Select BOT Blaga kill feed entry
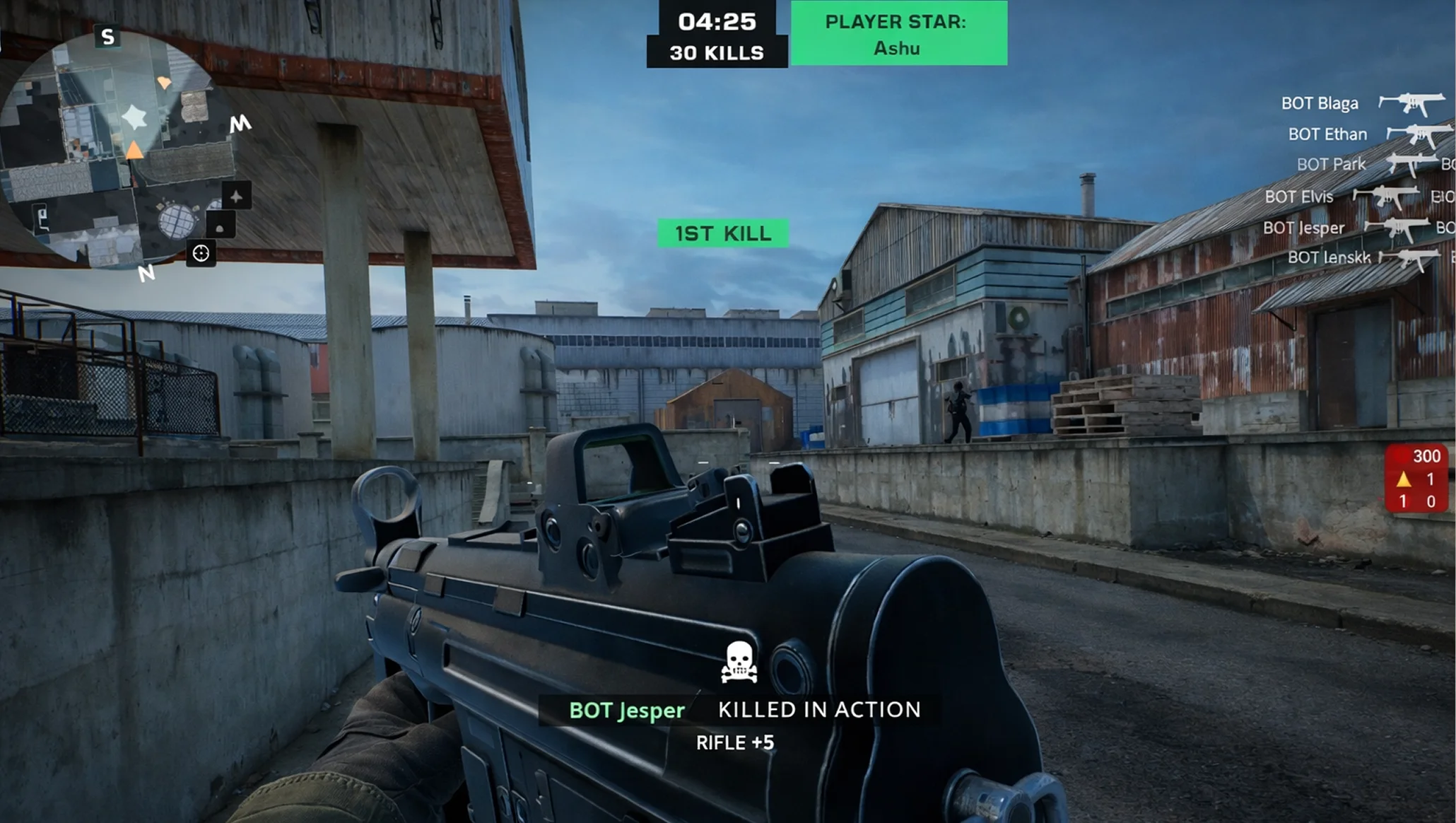 click(x=1319, y=103)
